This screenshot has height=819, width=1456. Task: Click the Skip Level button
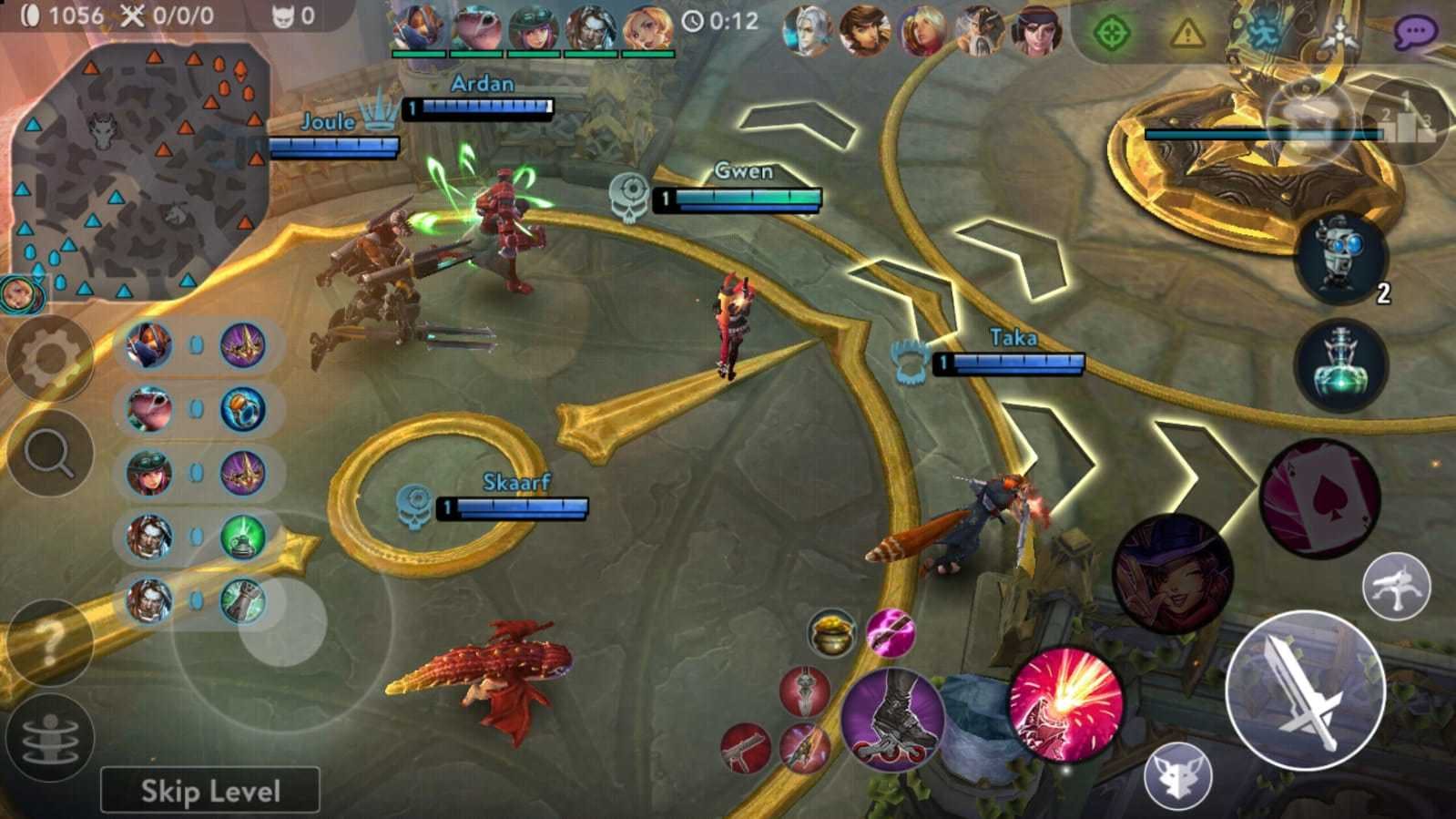[210, 790]
